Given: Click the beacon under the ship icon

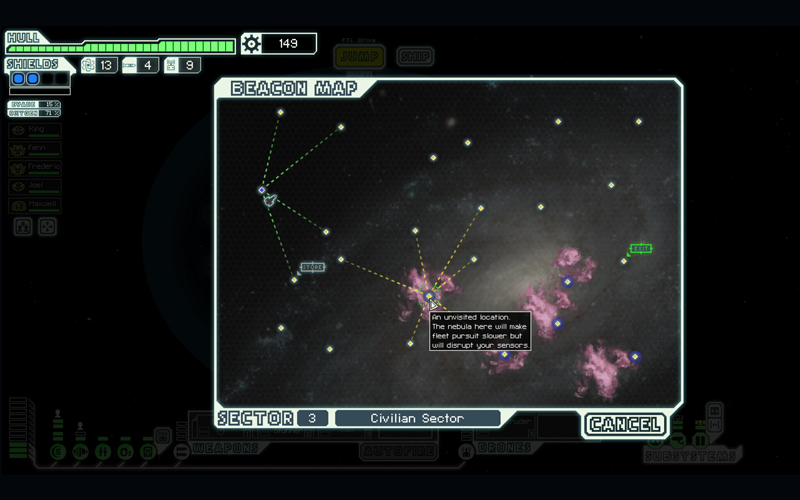Looking at the screenshot, I should point(262,189).
